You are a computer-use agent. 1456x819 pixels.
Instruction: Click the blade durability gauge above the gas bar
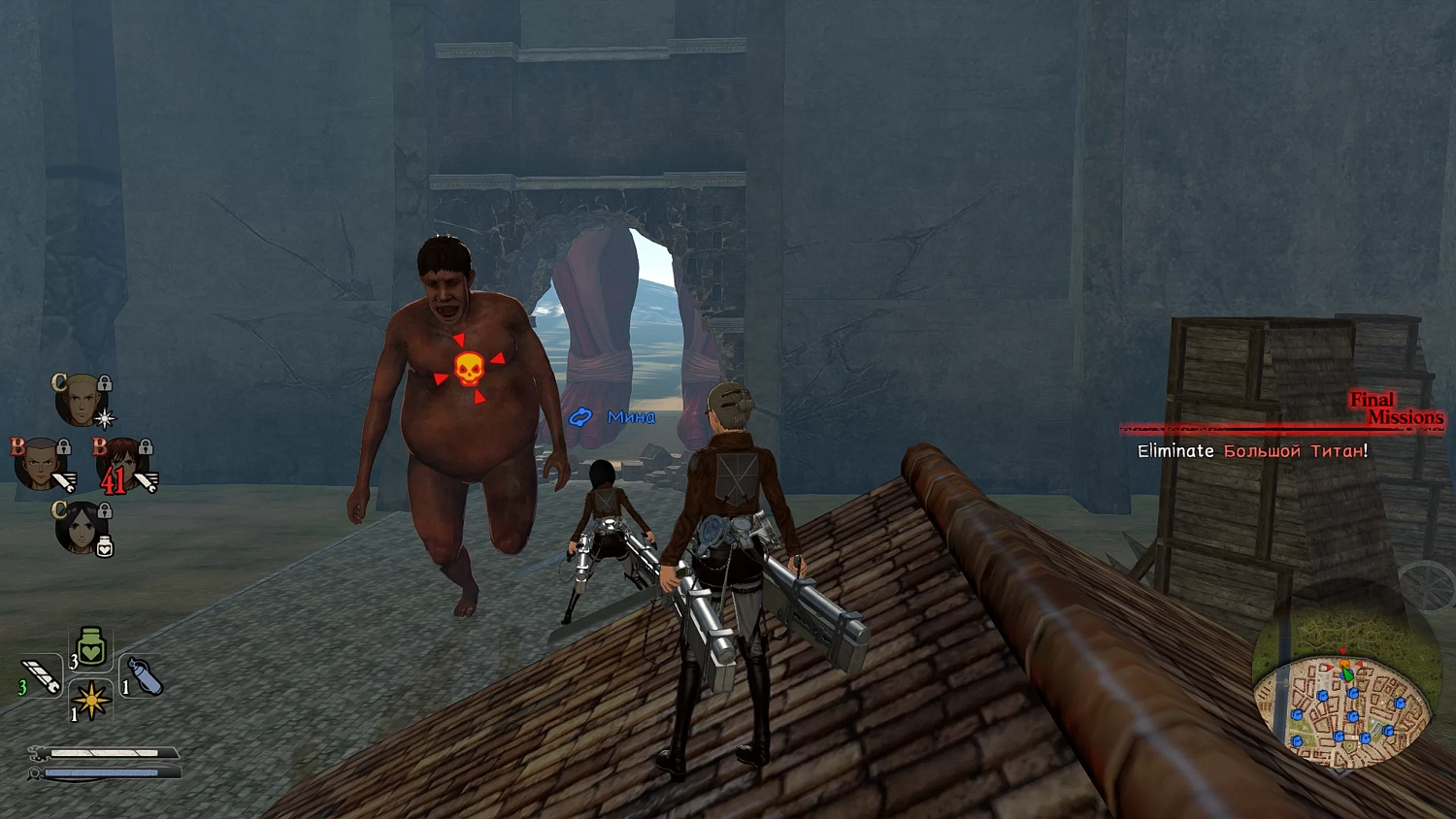[x=102, y=751]
